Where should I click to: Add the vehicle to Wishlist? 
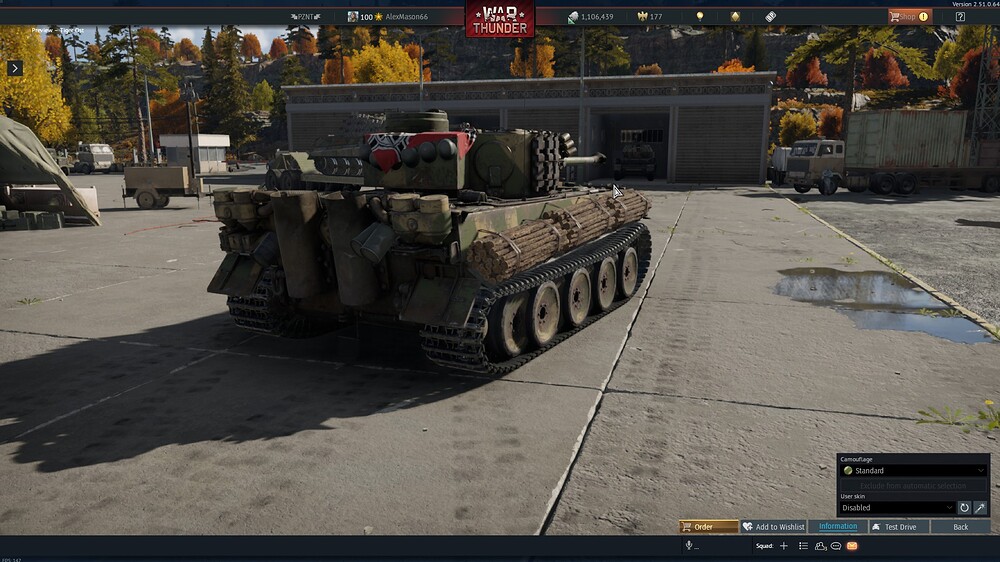[x=774, y=527]
